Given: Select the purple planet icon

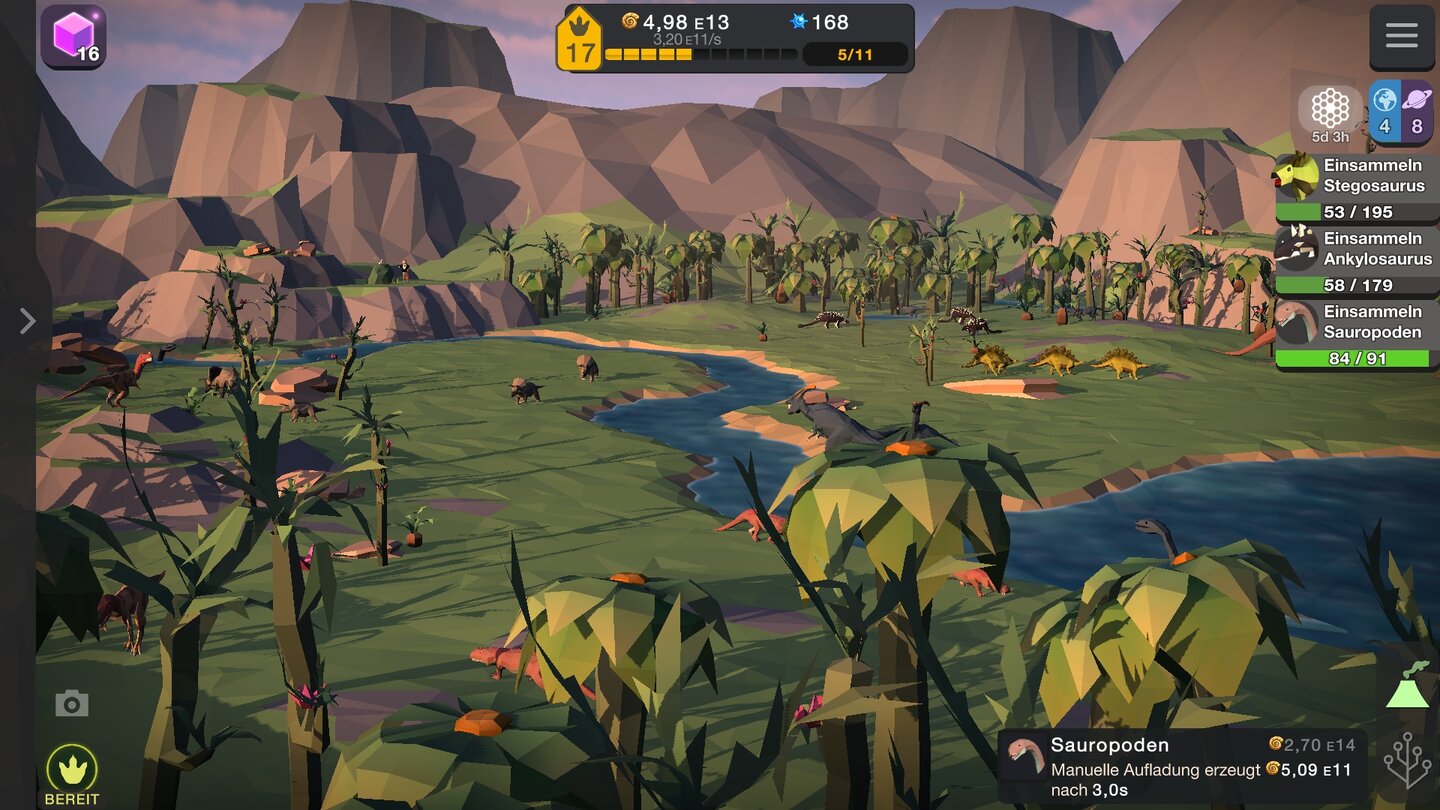Looking at the screenshot, I should 1417,110.
